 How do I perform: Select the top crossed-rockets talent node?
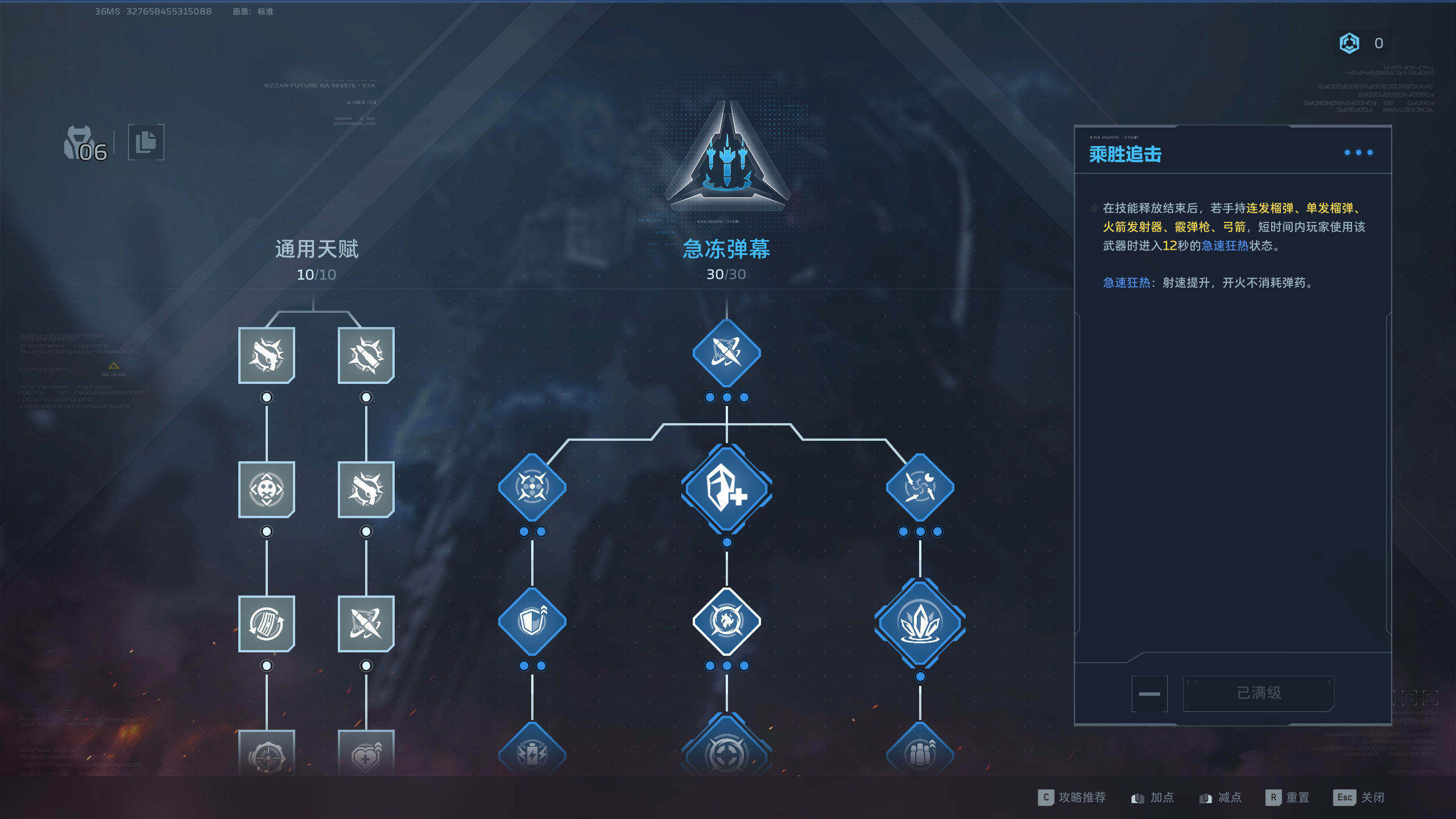[x=726, y=353]
